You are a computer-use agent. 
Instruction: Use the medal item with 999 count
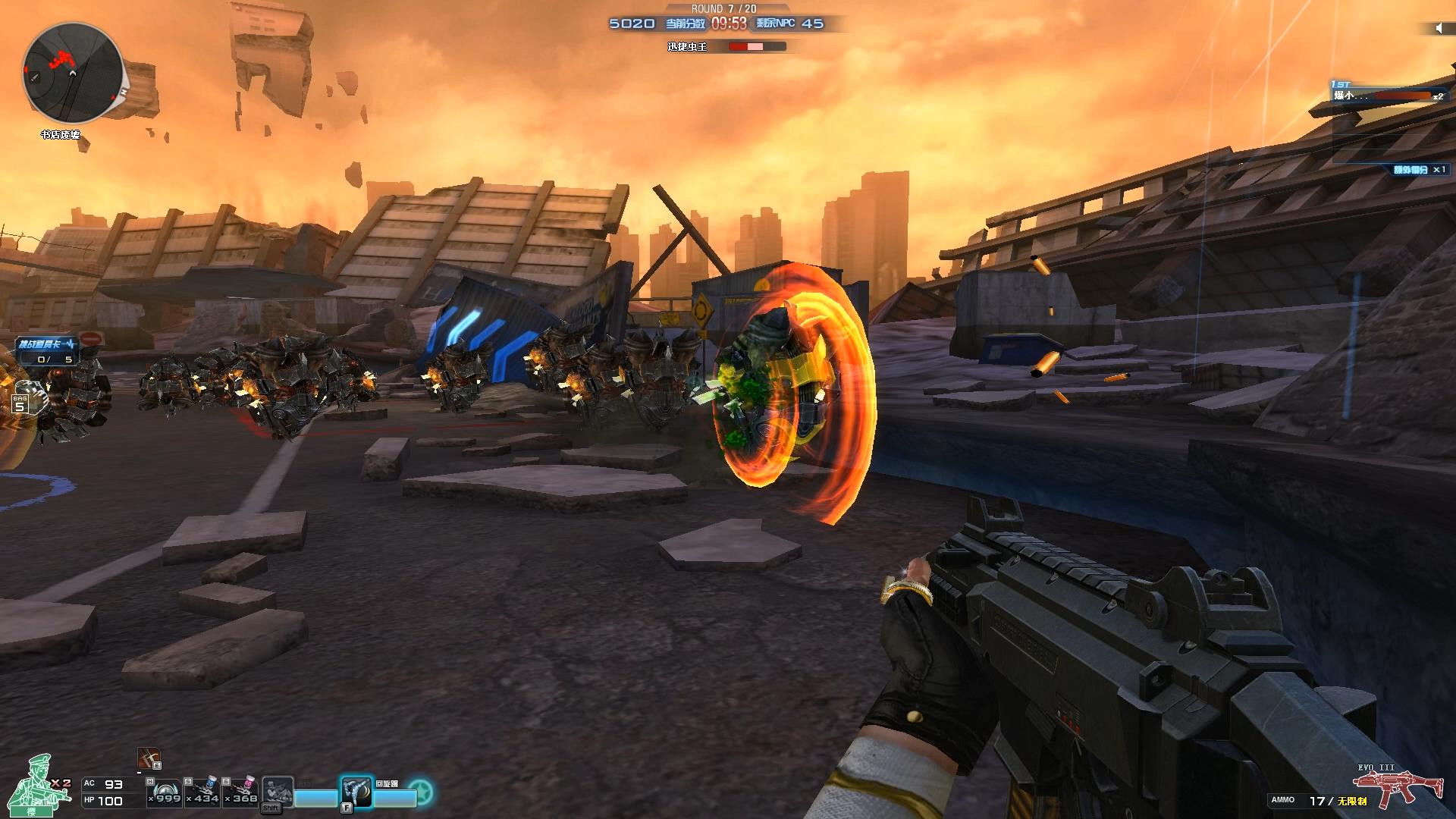click(165, 792)
